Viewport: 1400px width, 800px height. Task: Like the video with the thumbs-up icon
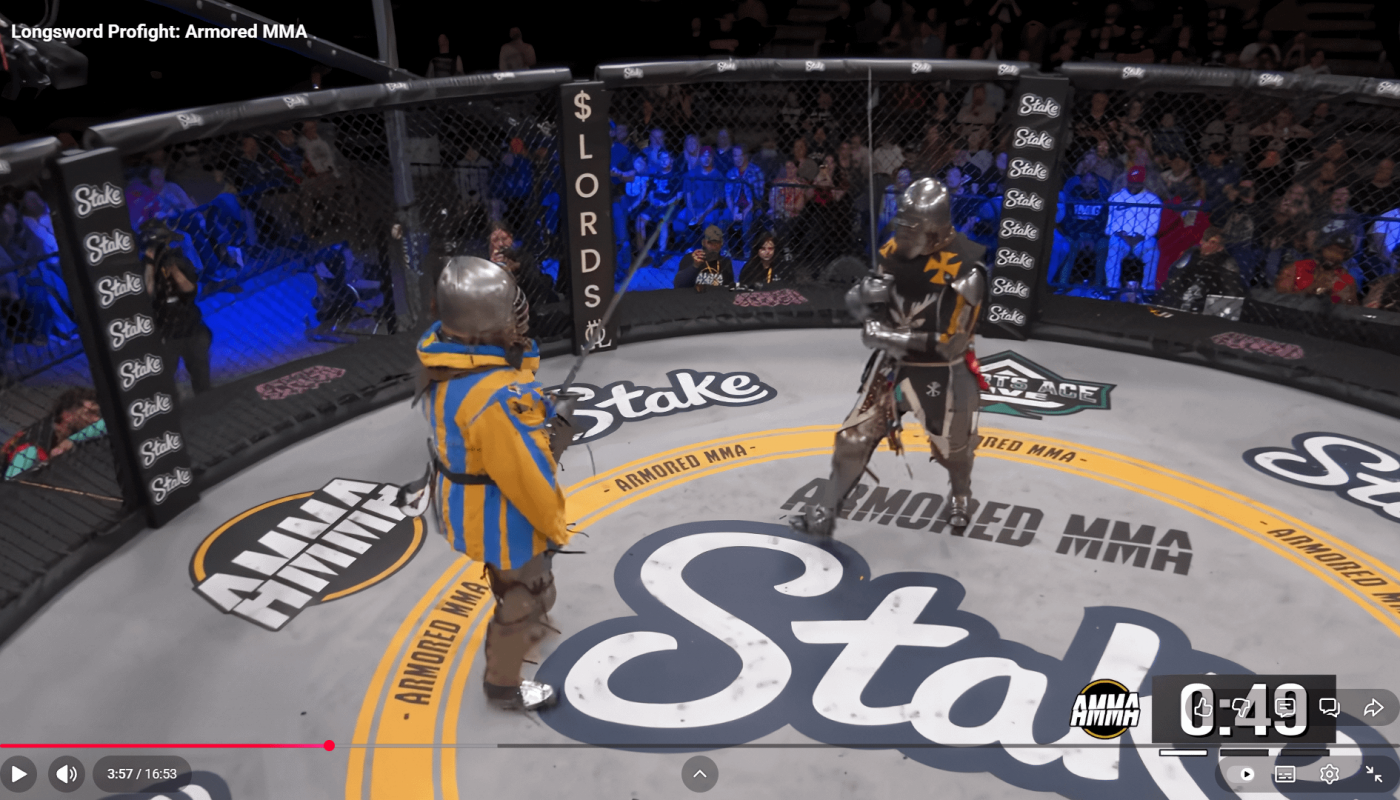click(x=1203, y=707)
